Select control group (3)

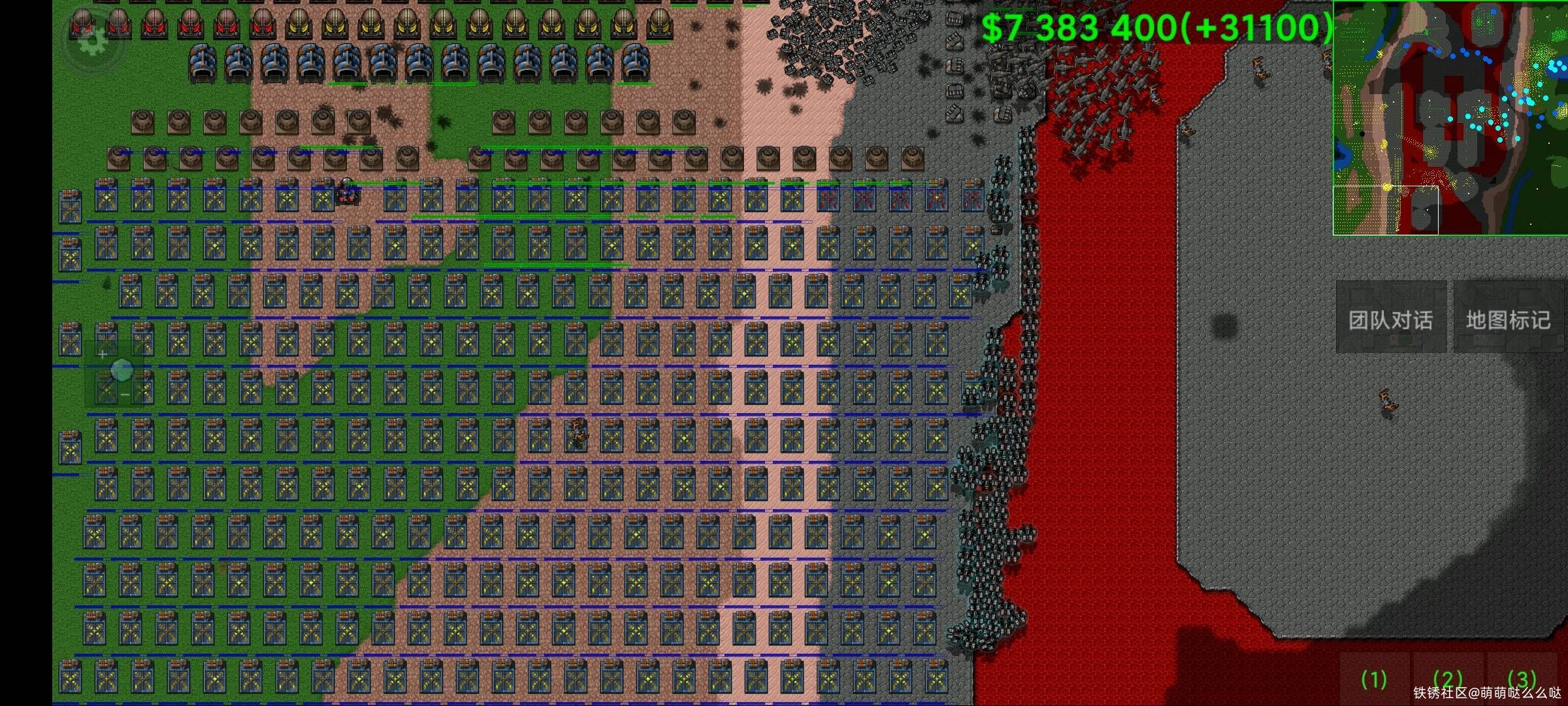(x=1522, y=680)
